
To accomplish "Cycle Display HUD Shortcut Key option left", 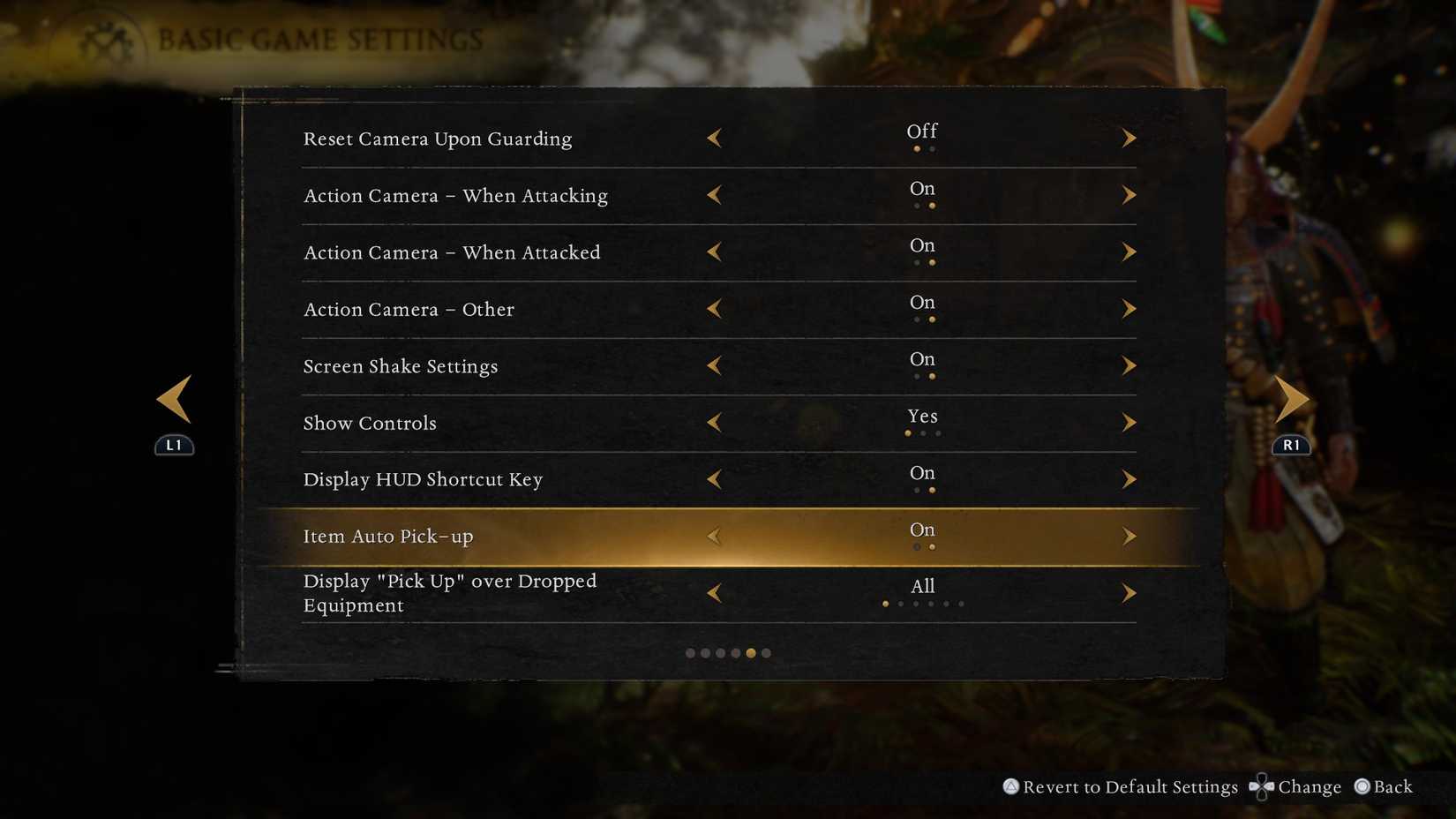I will coord(714,479).
